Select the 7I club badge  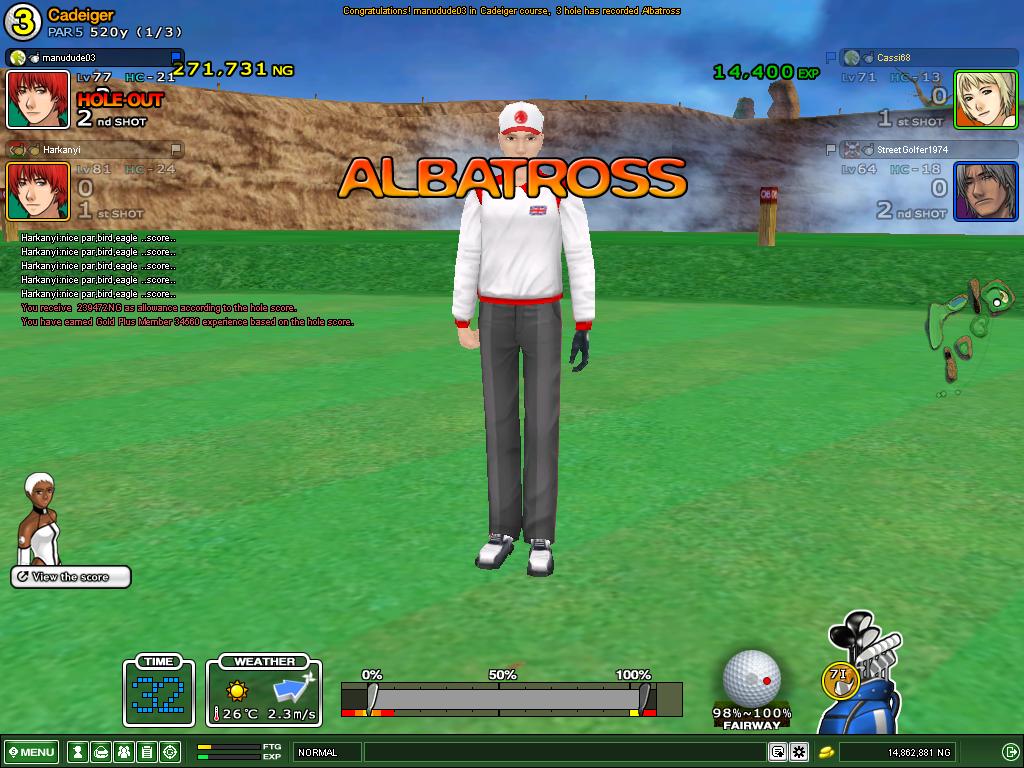pos(839,679)
